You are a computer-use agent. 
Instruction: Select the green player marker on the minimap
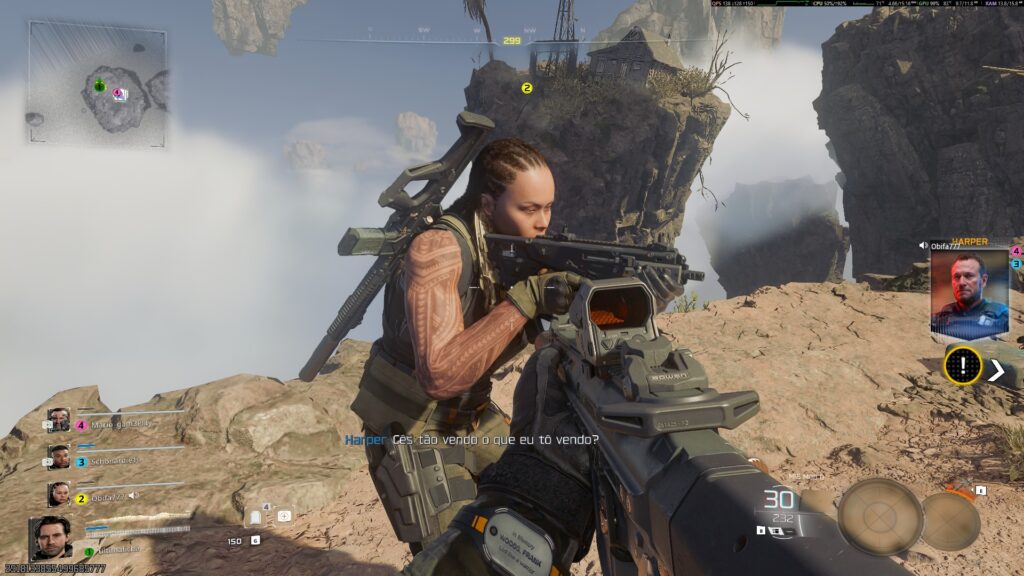click(x=99, y=86)
